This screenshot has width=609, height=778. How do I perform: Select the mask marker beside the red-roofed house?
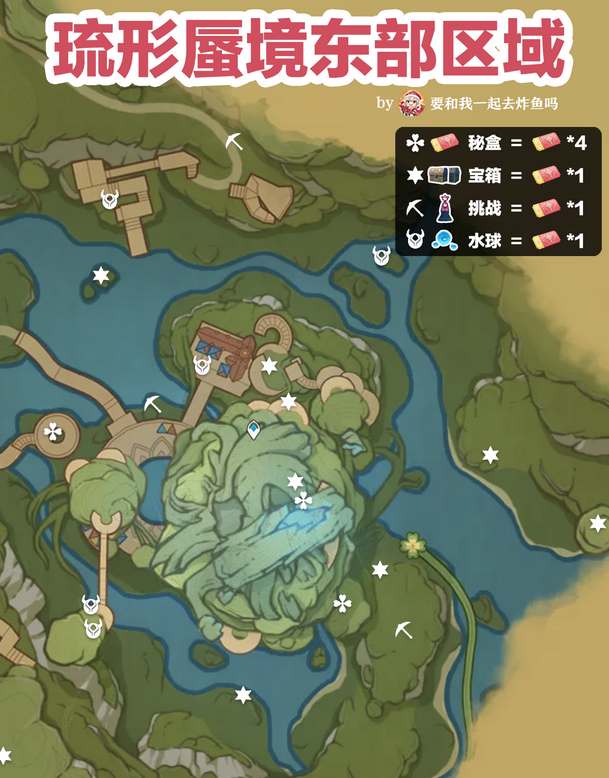pyautogui.click(x=203, y=365)
